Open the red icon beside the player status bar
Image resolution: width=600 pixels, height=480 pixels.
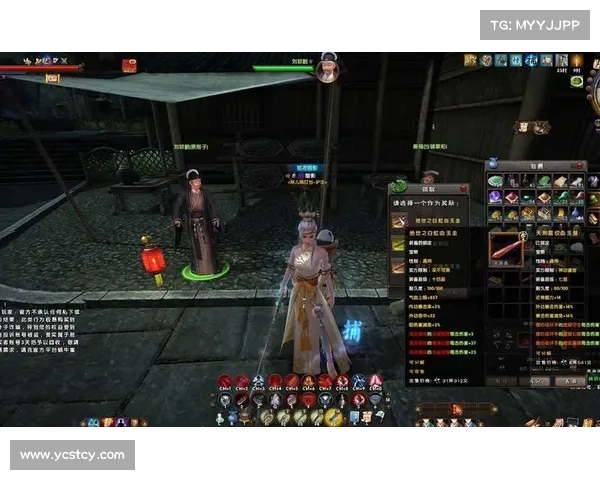[129, 66]
